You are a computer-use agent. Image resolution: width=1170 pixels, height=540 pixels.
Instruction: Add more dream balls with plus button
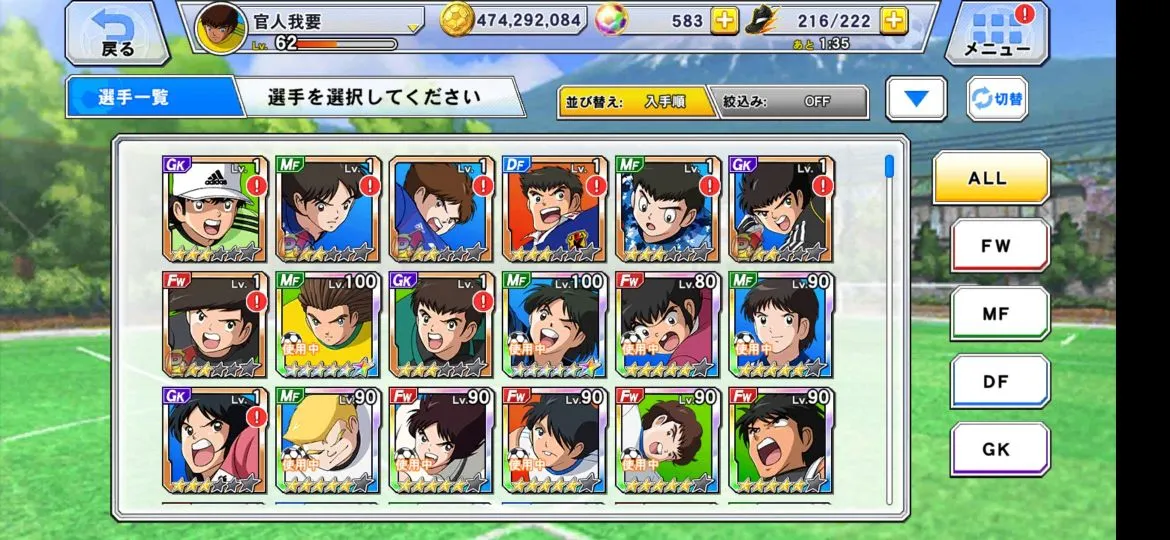click(x=724, y=19)
